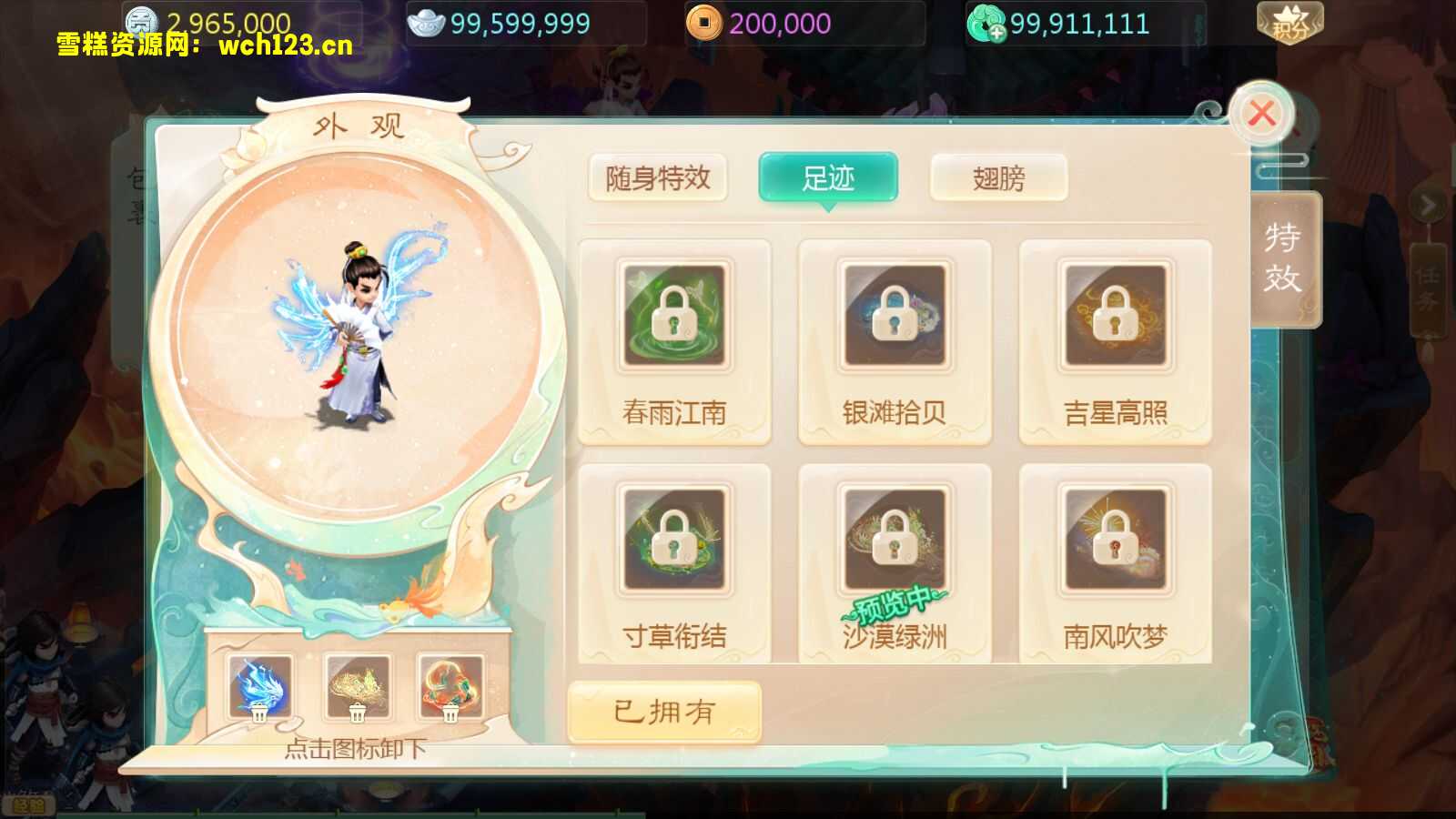Collapse the right-edge chevron arrow
The height and width of the screenshot is (819, 1456).
click(1426, 205)
